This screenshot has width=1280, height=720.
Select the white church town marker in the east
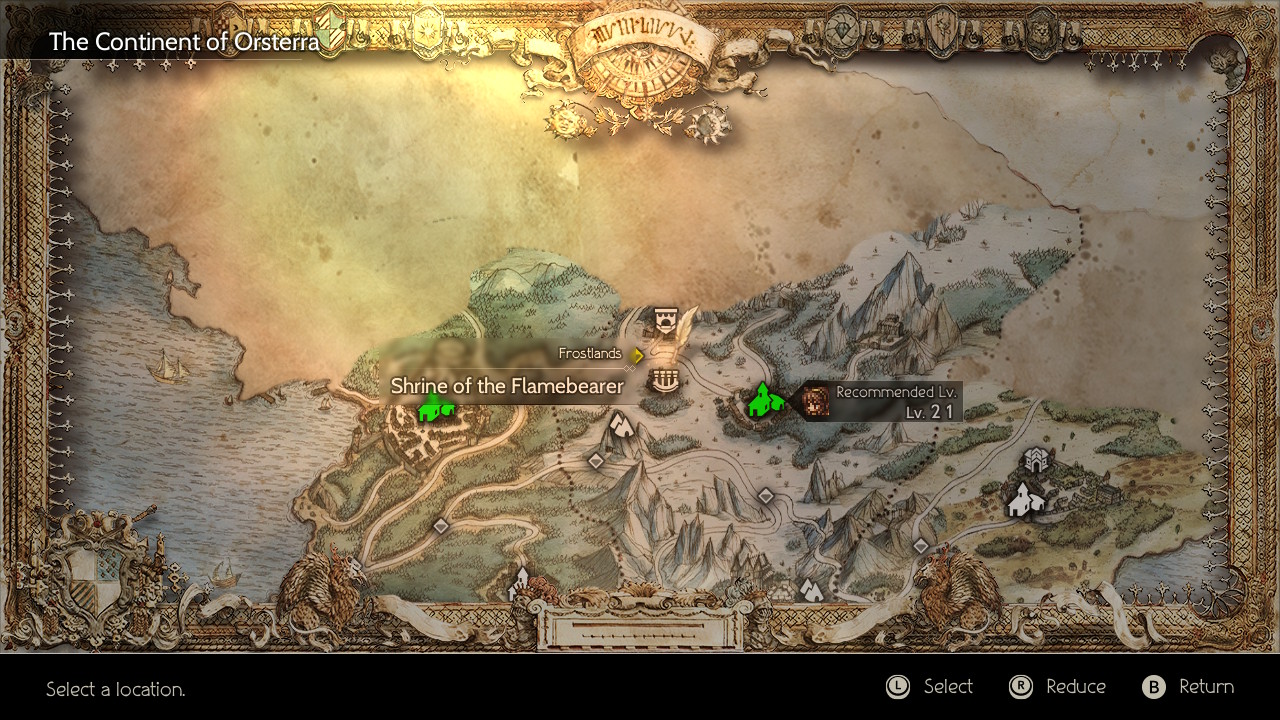point(1021,498)
